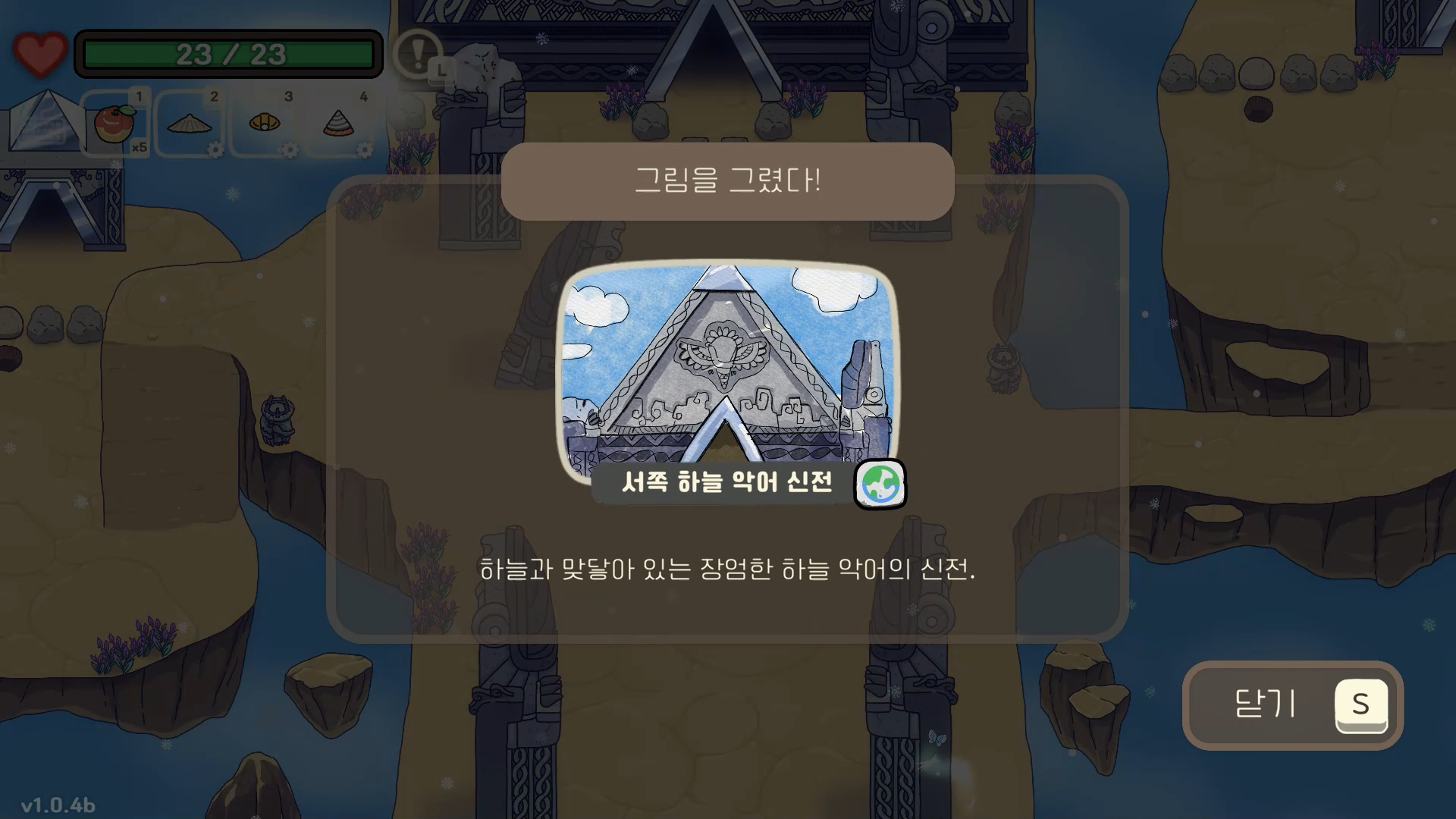Select the cone shell in inventory slot 4
Image resolution: width=1456 pixels, height=819 pixels.
click(339, 124)
